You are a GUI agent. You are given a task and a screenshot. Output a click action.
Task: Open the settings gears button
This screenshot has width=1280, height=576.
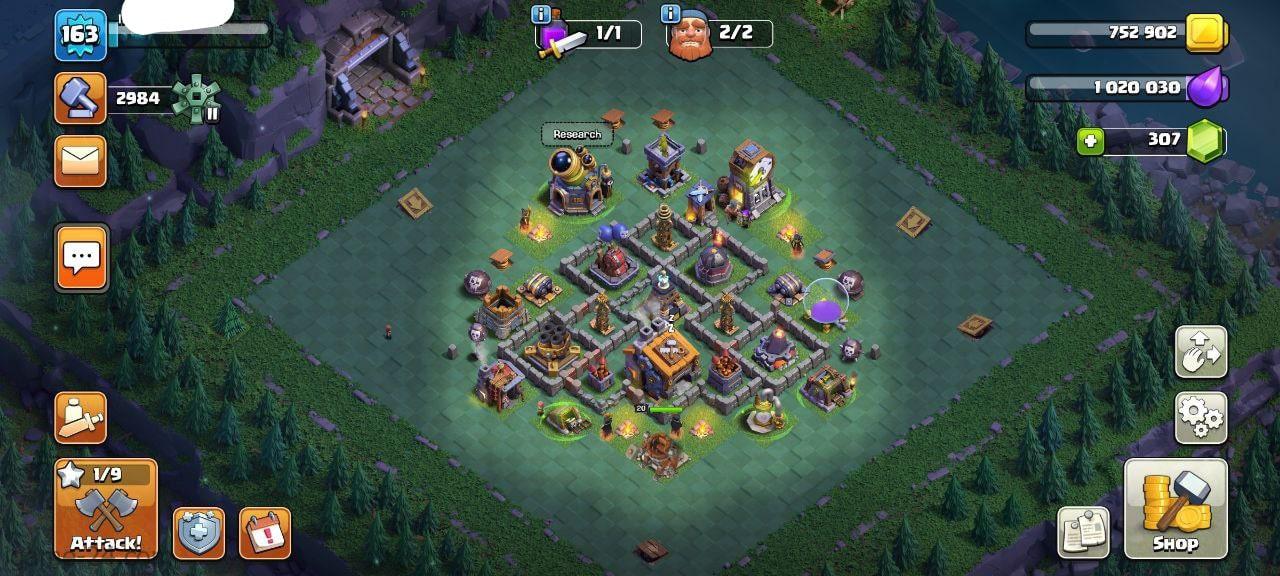[x=1200, y=417]
